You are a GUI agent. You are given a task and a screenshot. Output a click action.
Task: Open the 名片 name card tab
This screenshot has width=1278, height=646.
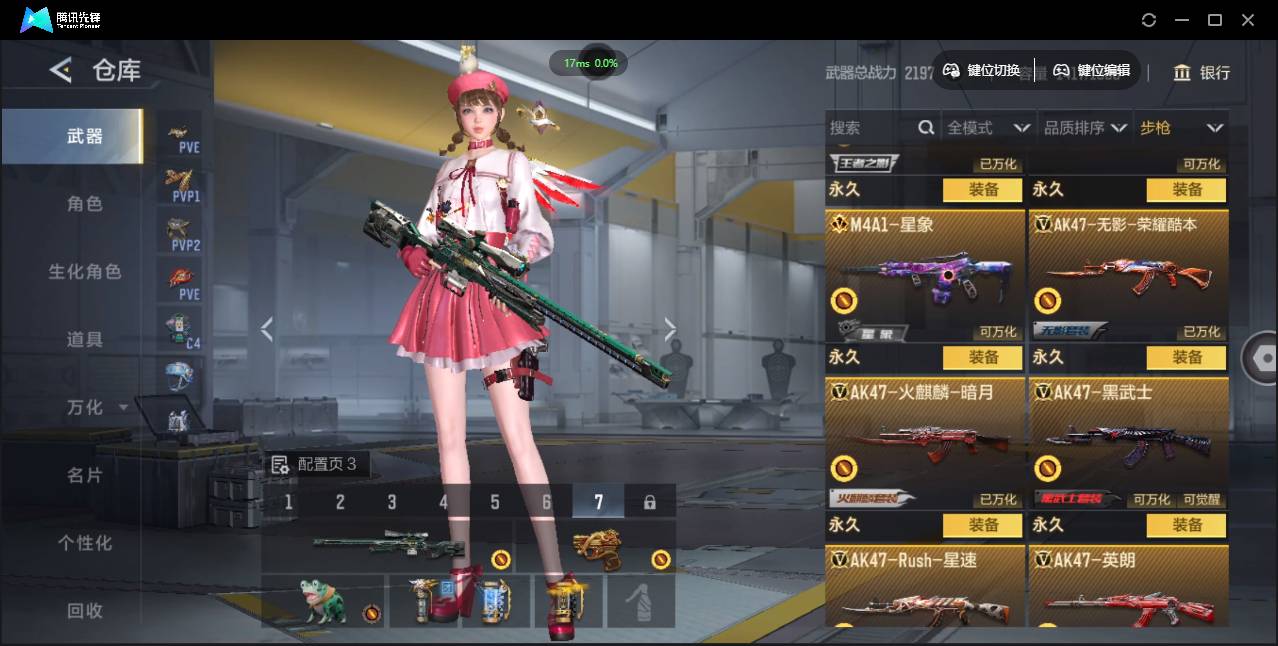85,475
